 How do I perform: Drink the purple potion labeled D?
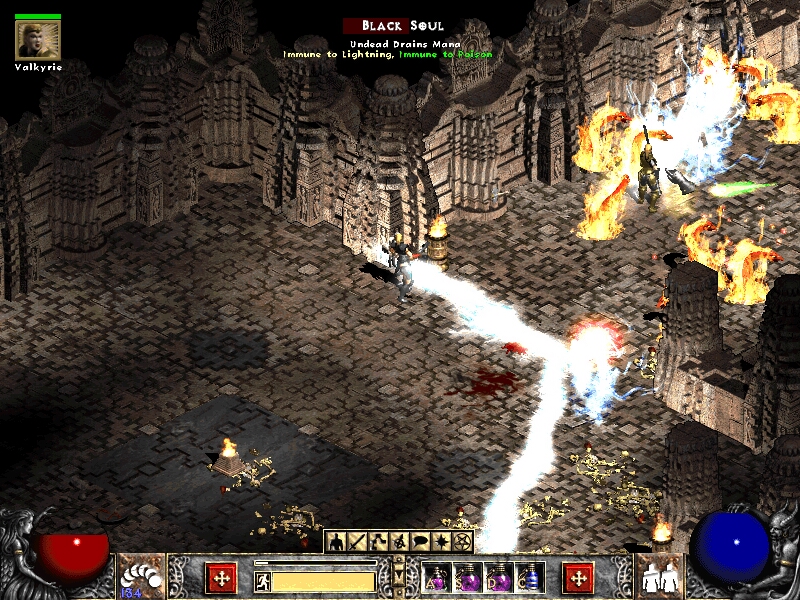click(498, 578)
